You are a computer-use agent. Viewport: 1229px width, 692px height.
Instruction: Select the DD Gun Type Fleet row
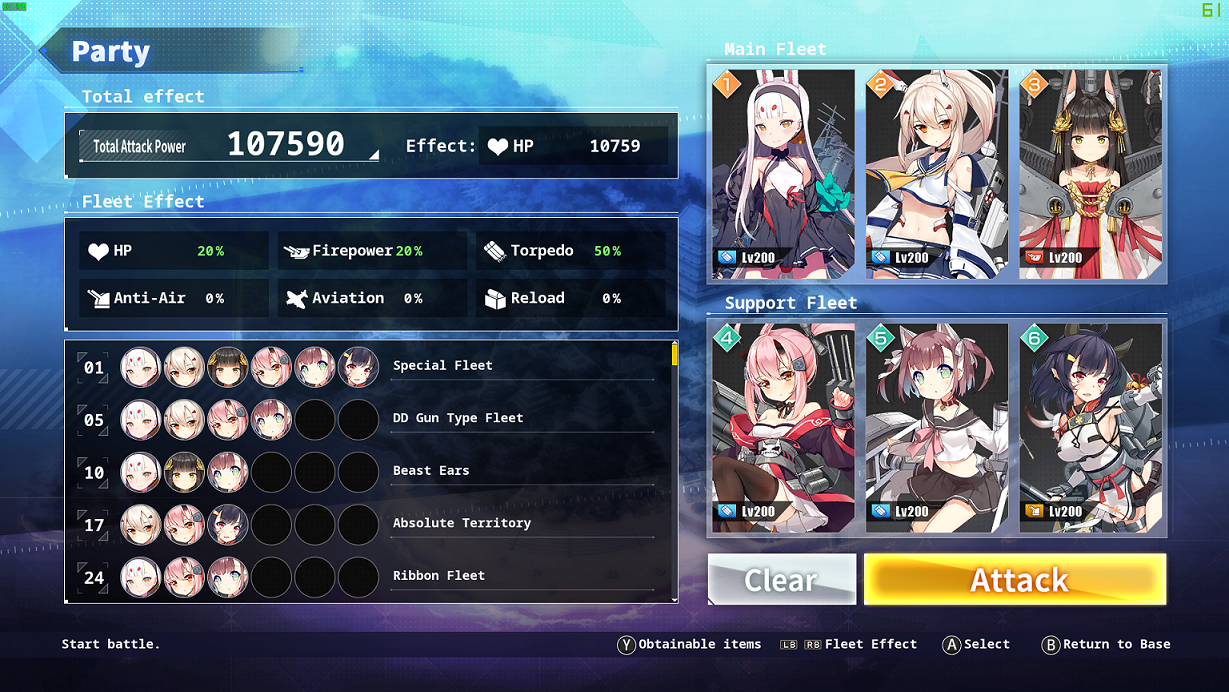coord(457,418)
